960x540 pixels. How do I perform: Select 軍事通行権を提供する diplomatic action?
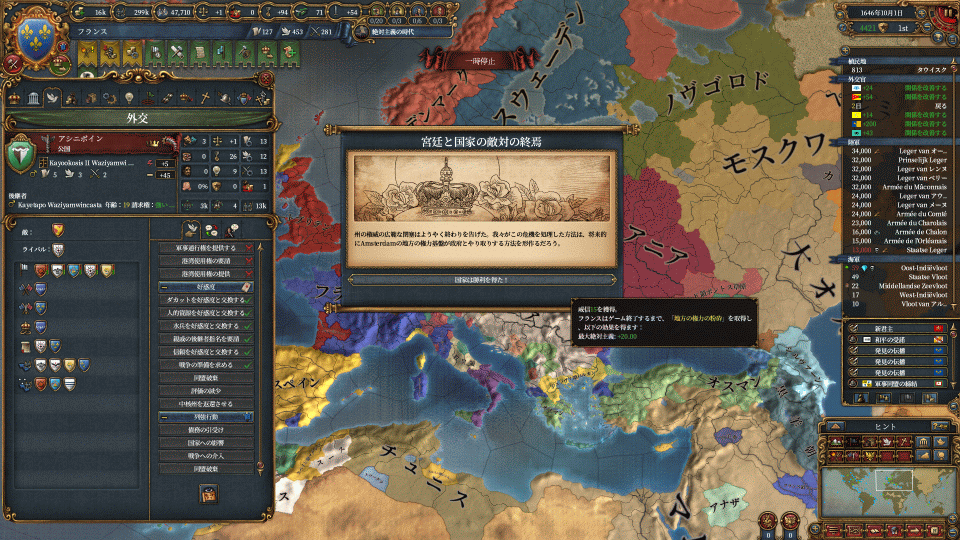click(203, 247)
